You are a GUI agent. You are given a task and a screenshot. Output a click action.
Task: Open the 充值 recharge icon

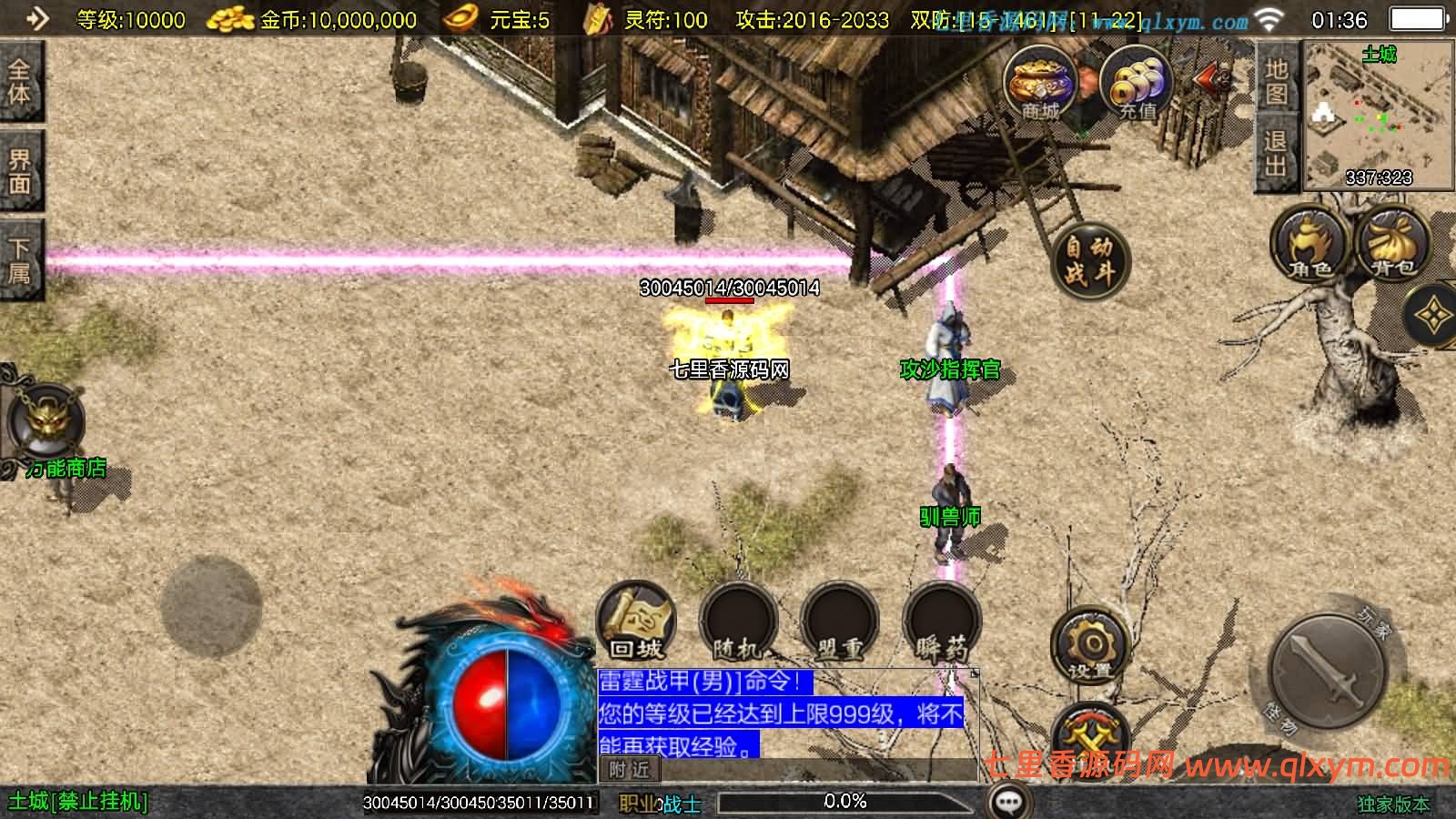pyautogui.click(x=1136, y=84)
